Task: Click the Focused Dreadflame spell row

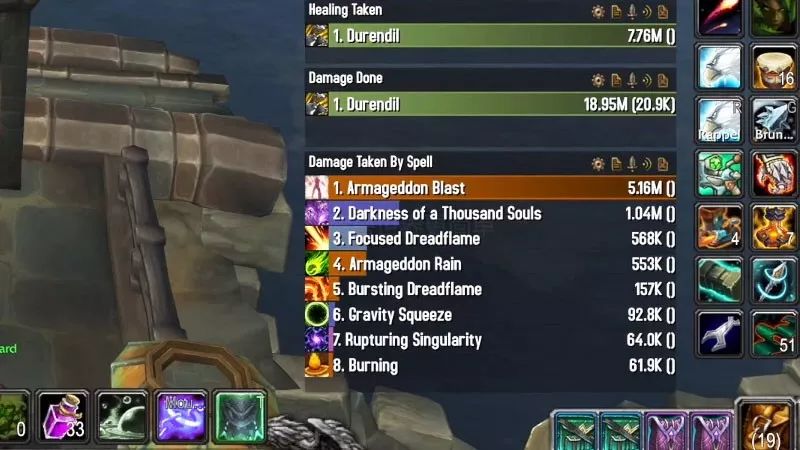Action: 490,239
